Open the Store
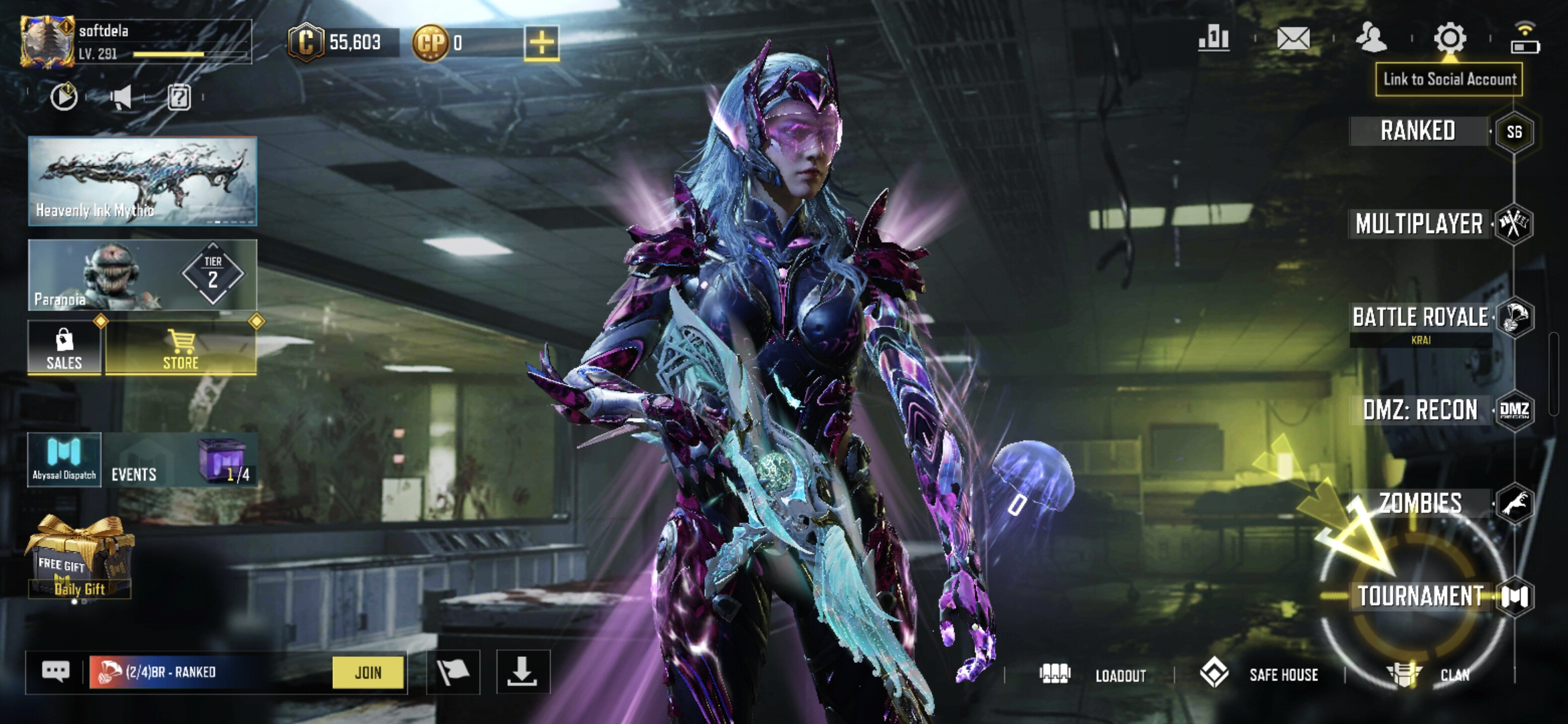The width and height of the screenshot is (1568, 724). pos(181,347)
